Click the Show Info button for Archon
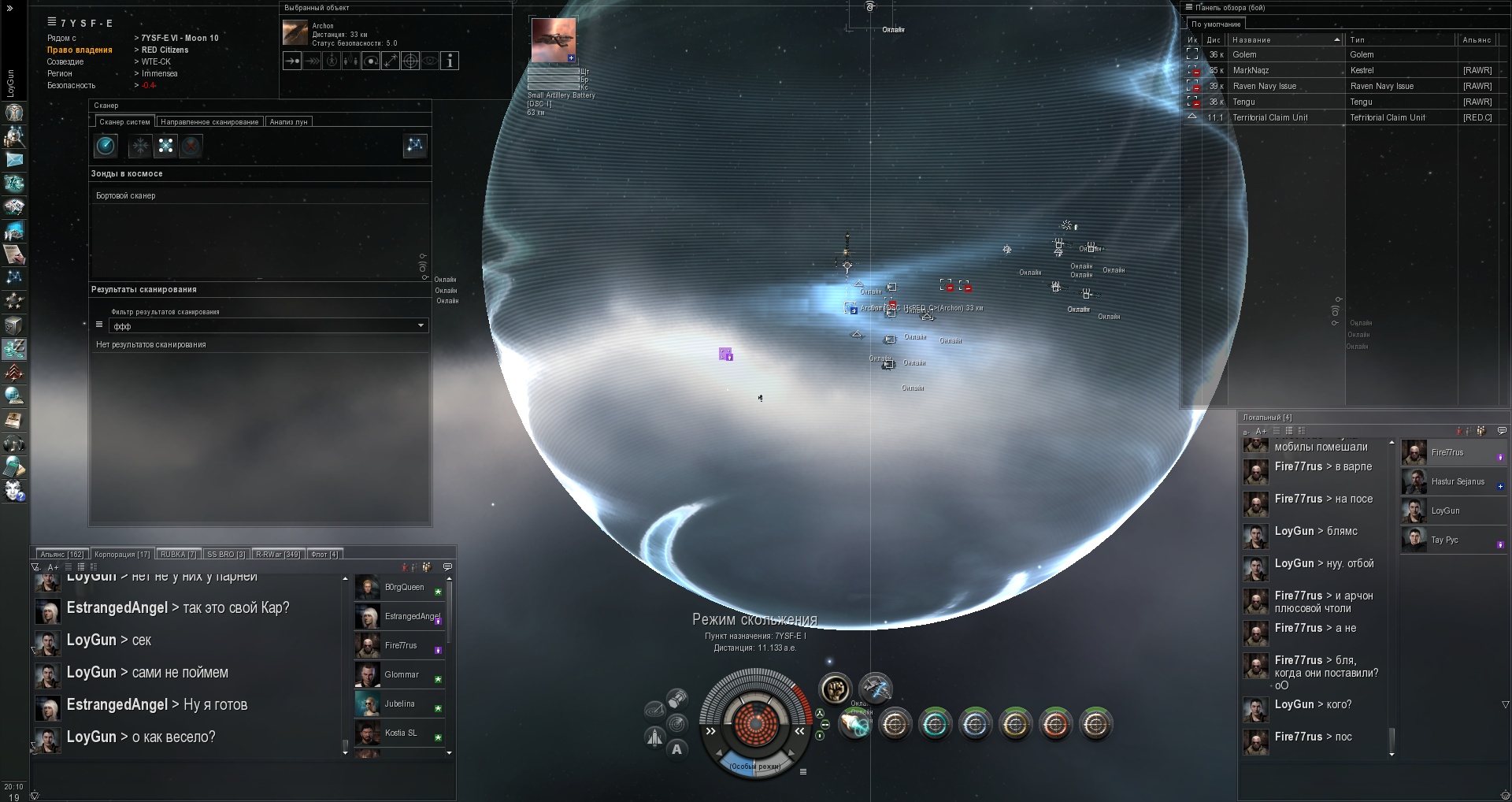The width and height of the screenshot is (1512, 802). [x=450, y=61]
